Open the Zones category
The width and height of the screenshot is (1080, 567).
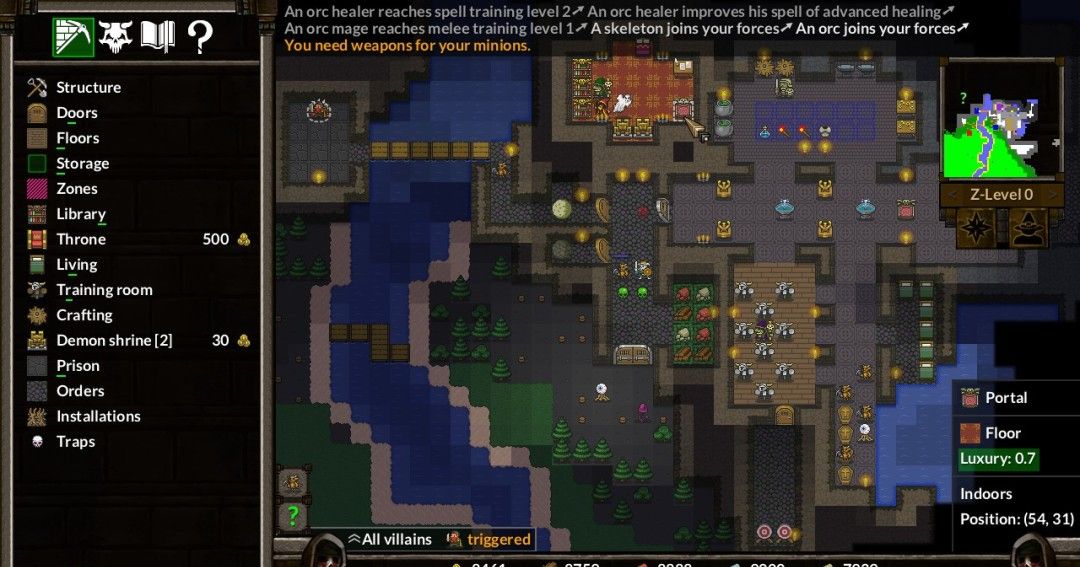tap(76, 188)
